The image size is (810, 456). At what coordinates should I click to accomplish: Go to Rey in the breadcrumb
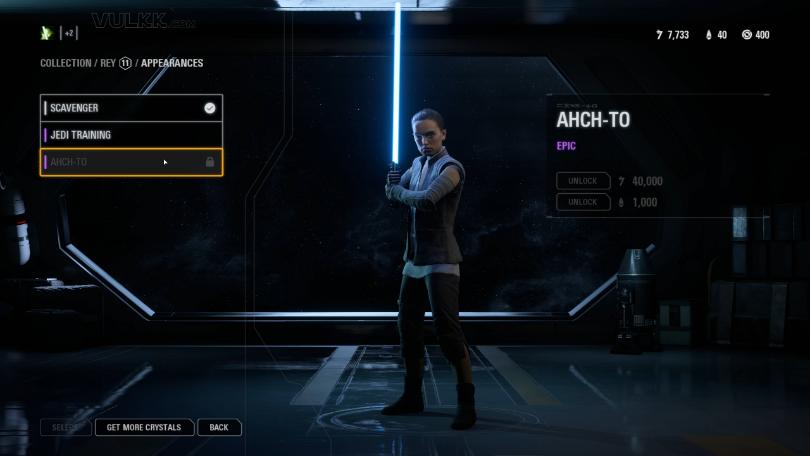click(107, 63)
